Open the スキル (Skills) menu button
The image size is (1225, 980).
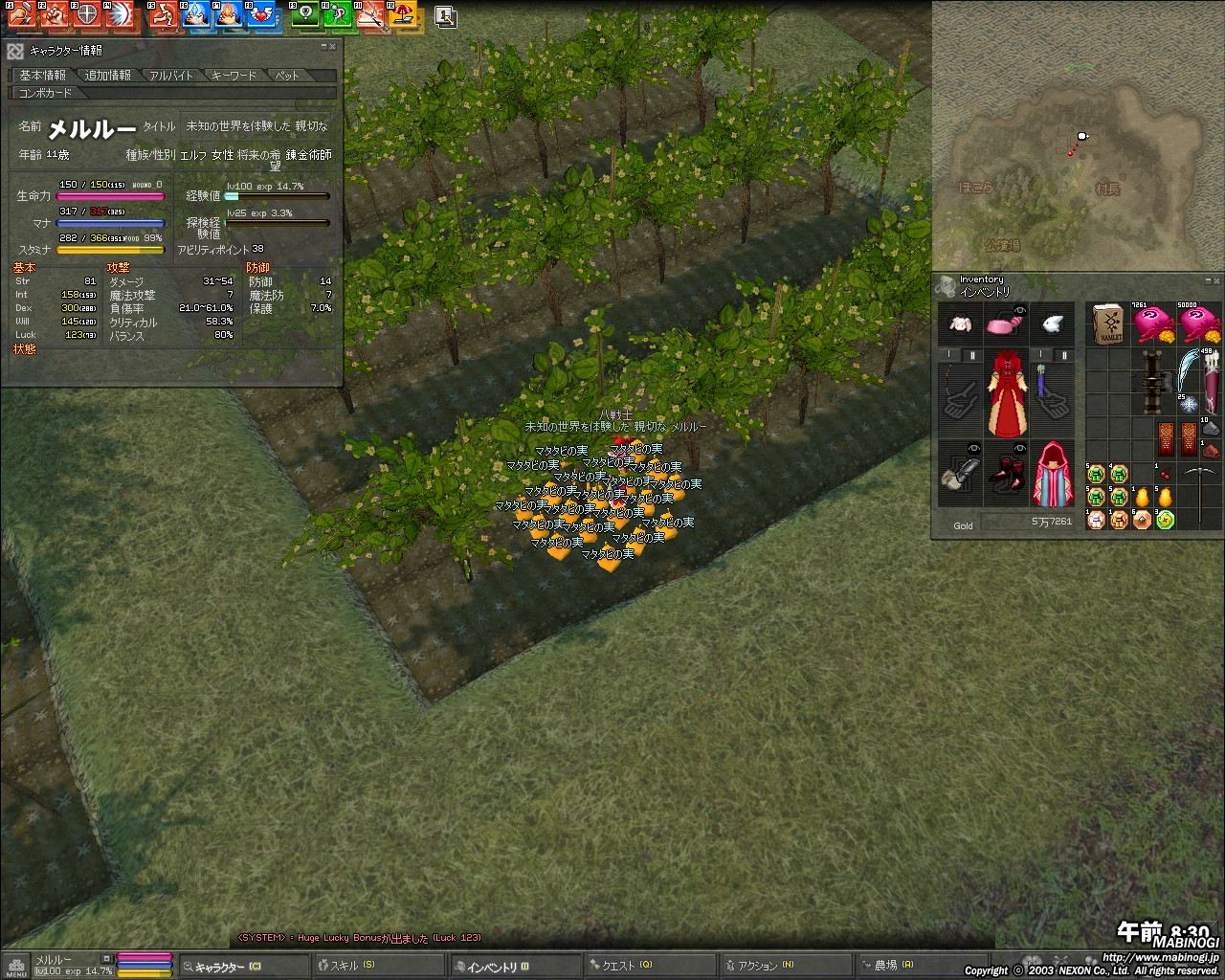(x=383, y=966)
